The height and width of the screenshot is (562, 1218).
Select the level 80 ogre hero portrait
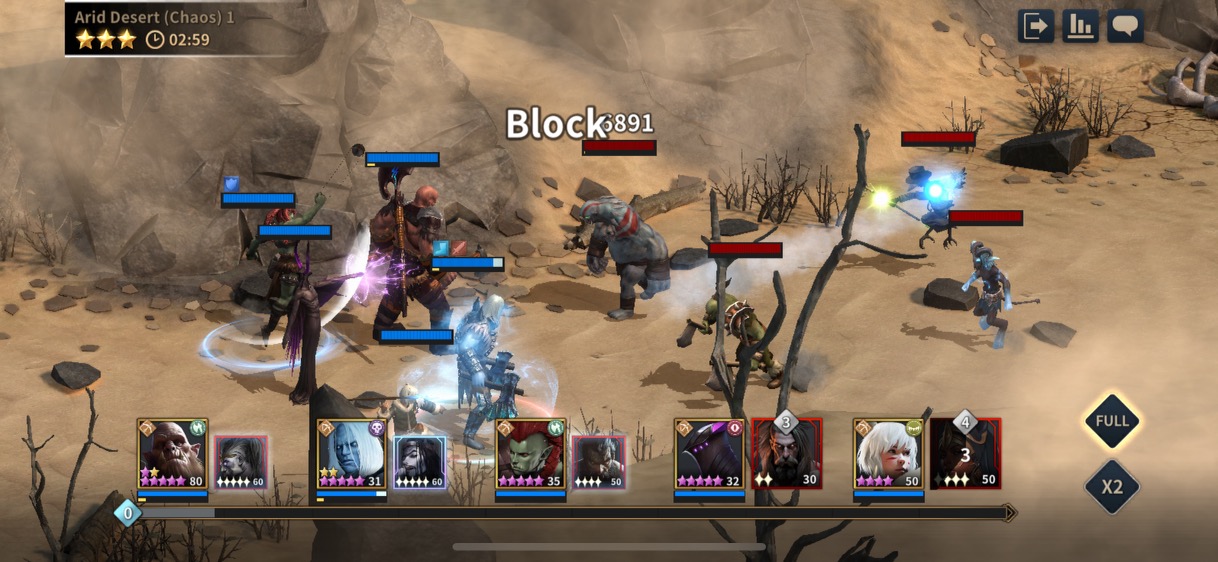coord(173,453)
